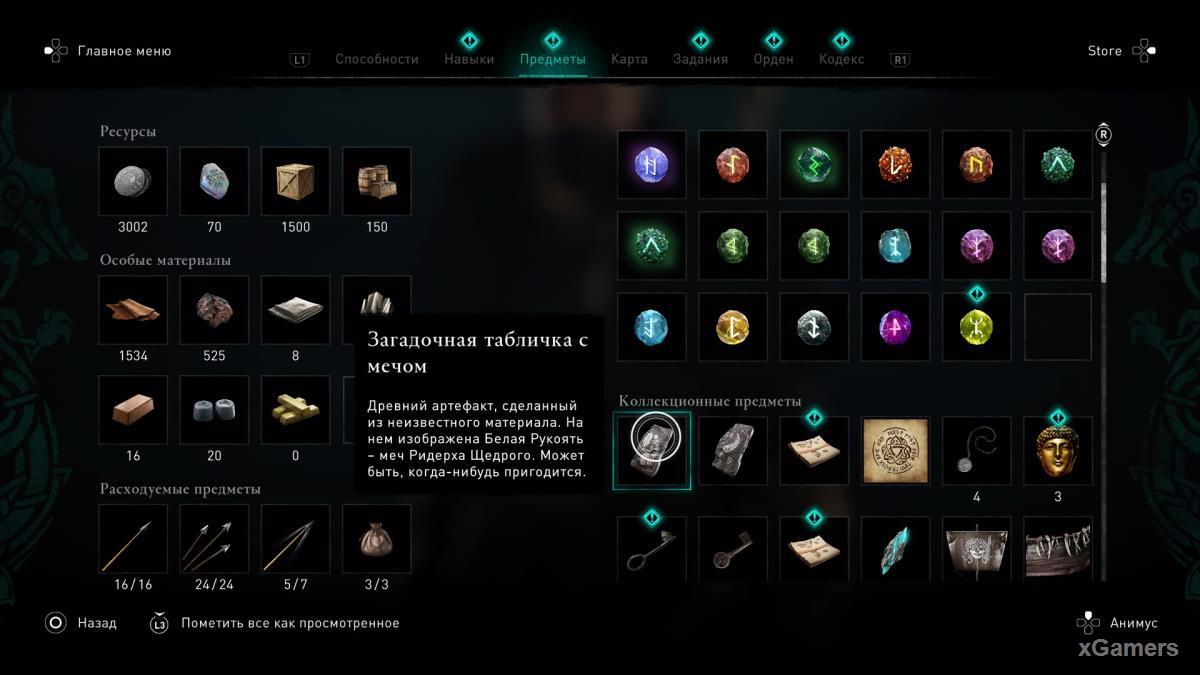
Task: Select the purple-blue rune in the top row
Action: (x=652, y=165)
